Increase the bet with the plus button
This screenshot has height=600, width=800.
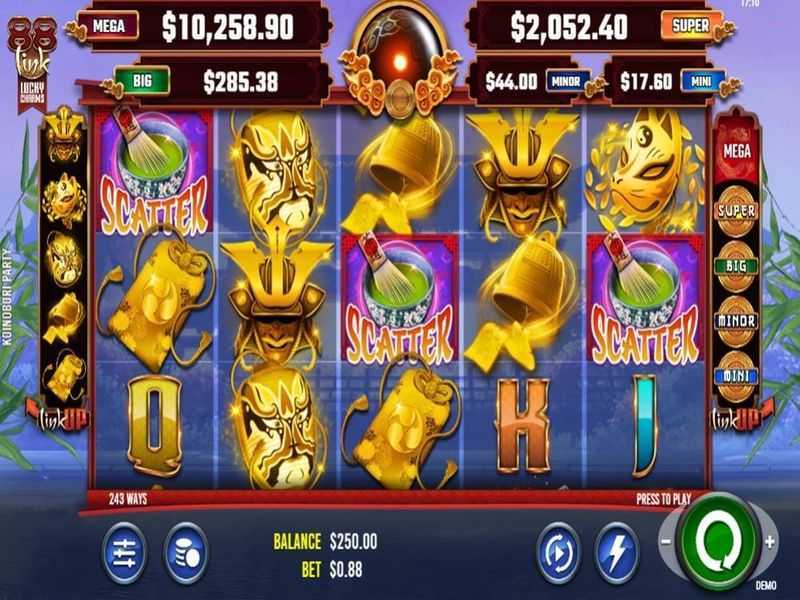pyautogui.click(x=769, y=542)
